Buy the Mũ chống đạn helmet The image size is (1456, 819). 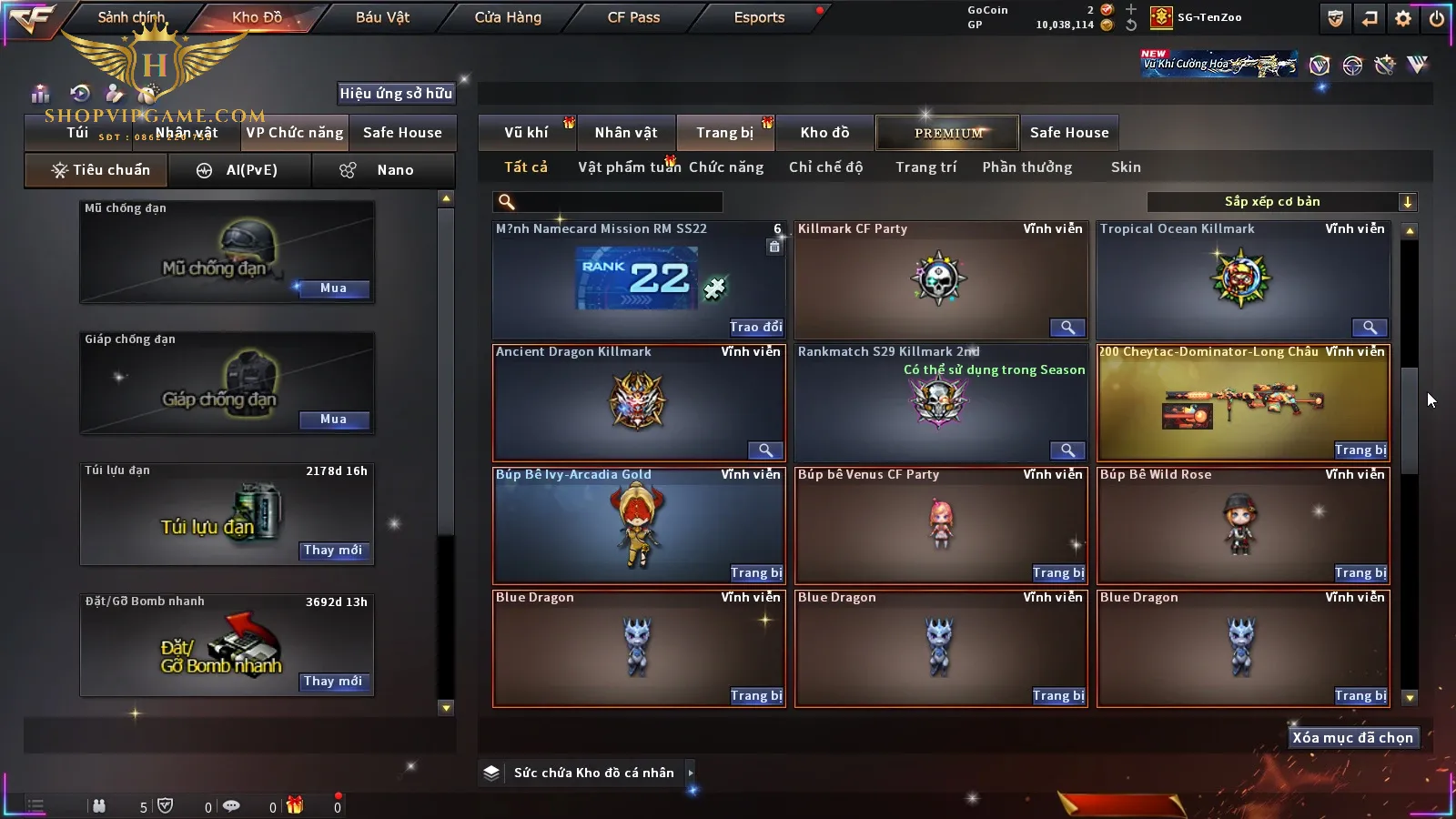[333, 288]
